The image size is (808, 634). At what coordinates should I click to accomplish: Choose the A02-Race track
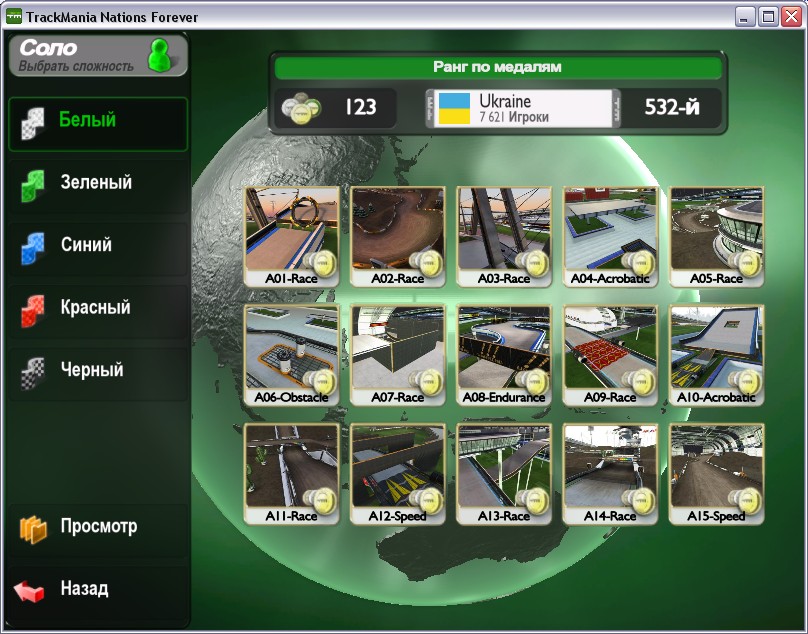click(x=397, y=236)
